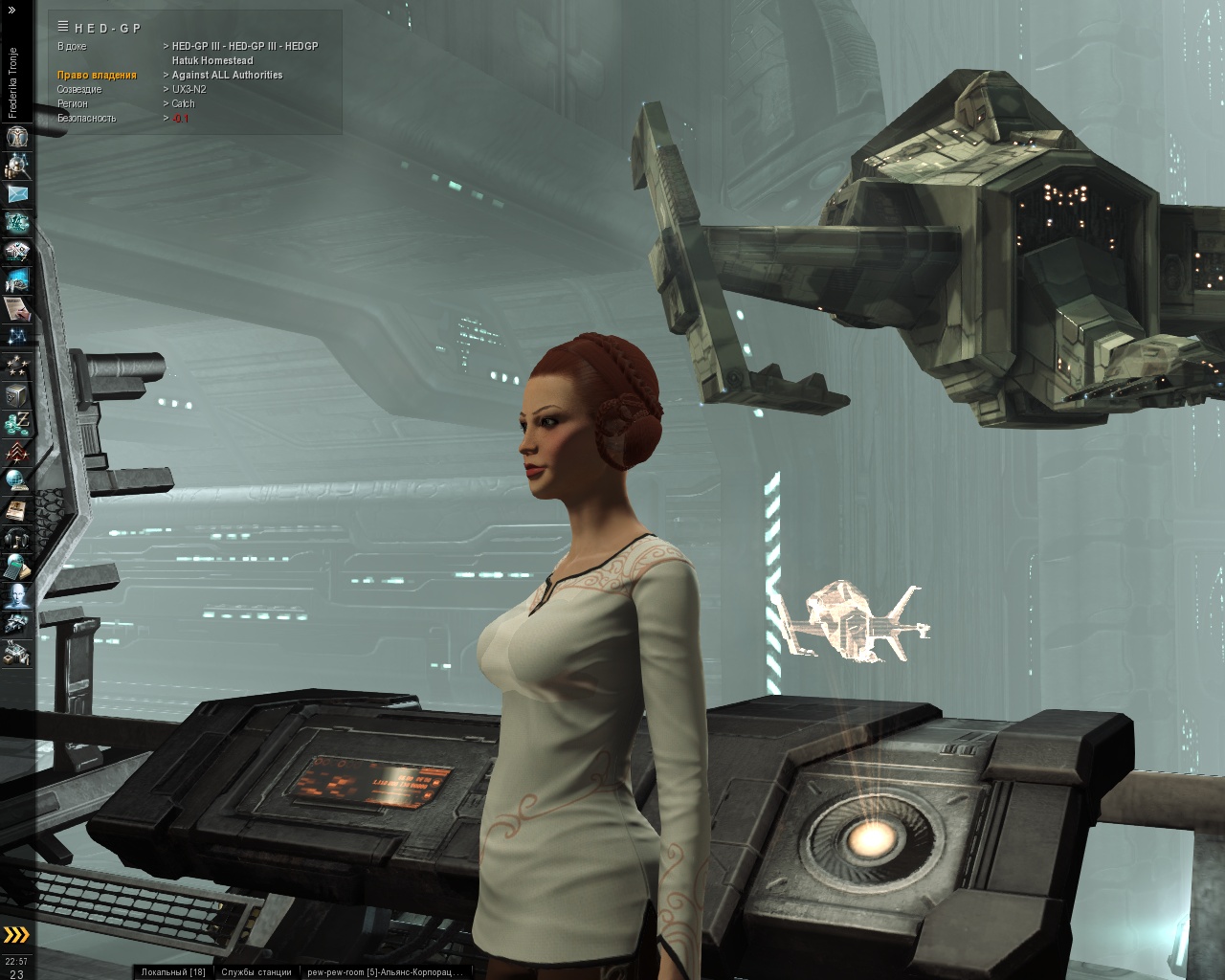Open the wallet coins icon
This screenshot has height=980, width=1225.
(x=16, y=423)
